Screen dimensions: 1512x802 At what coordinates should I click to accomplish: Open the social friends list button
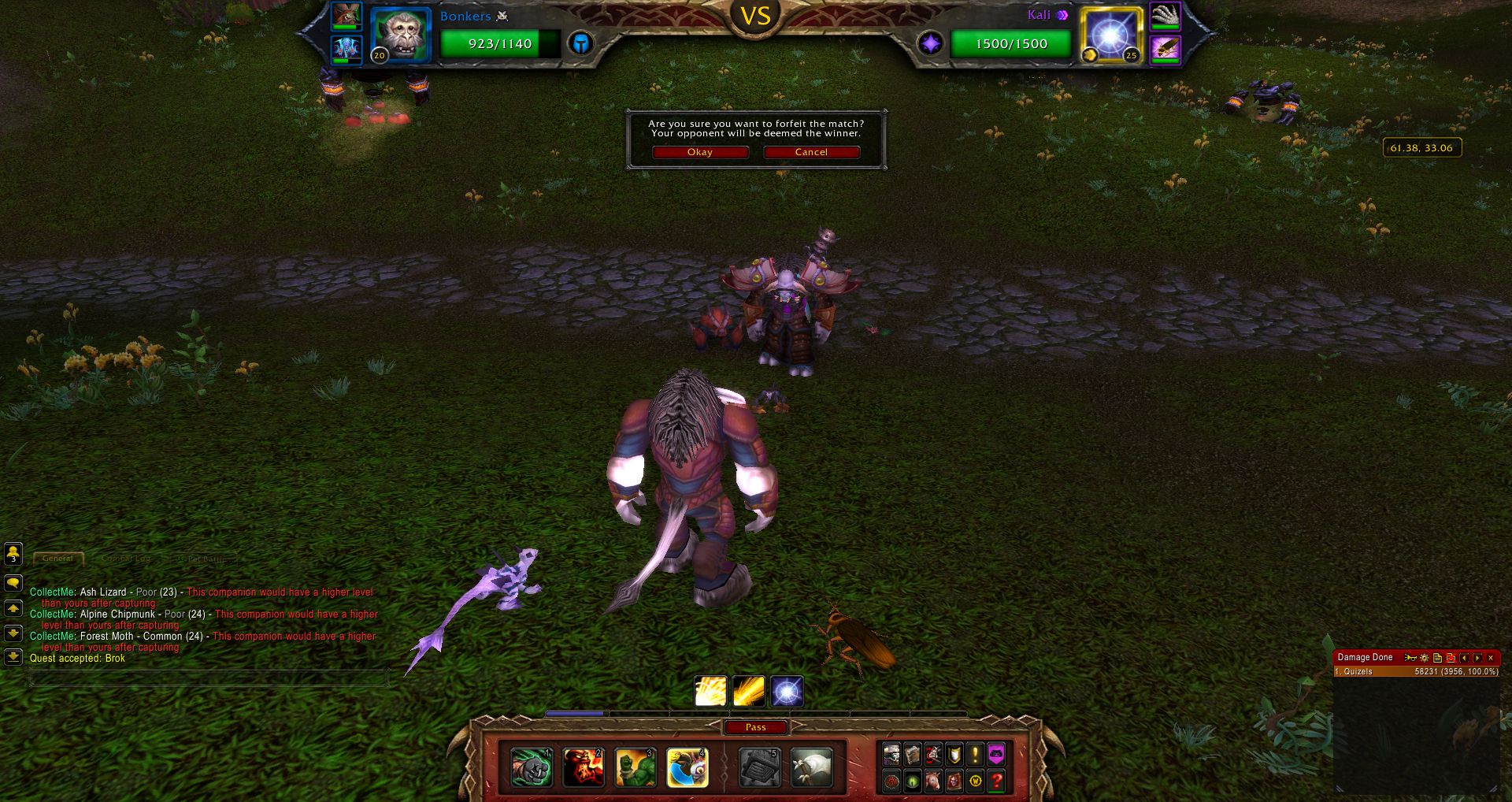[13, 554]
